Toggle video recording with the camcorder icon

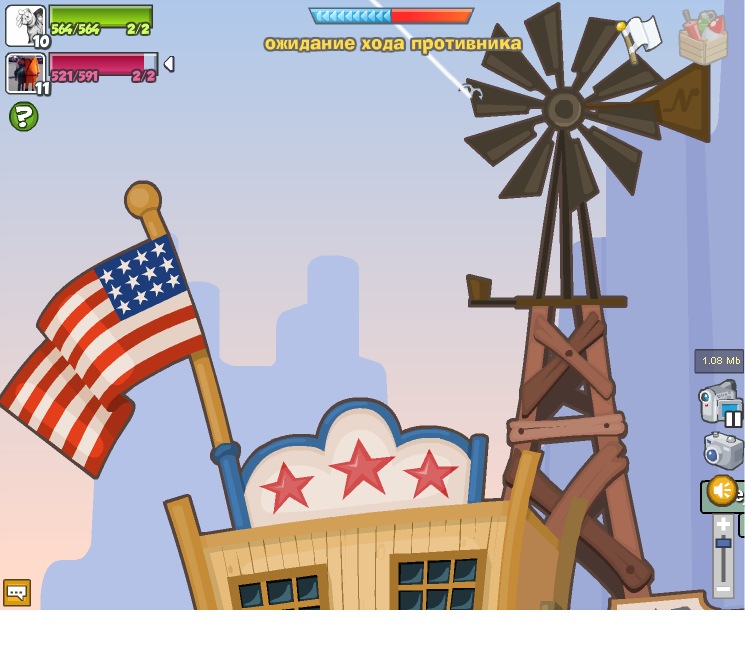point(720,402)
